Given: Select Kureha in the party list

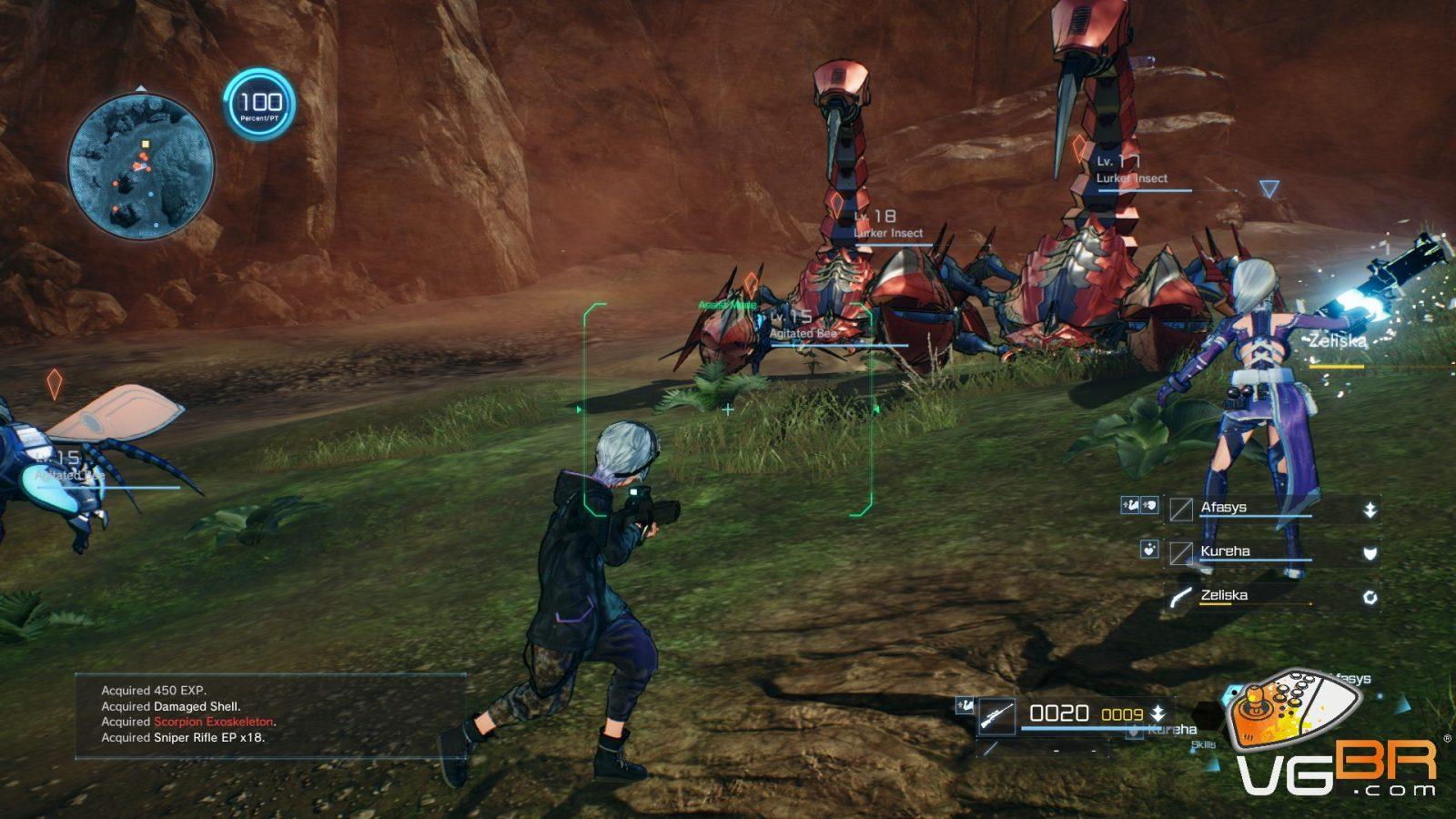Looking at the screenshot, I should [1225, 551].
